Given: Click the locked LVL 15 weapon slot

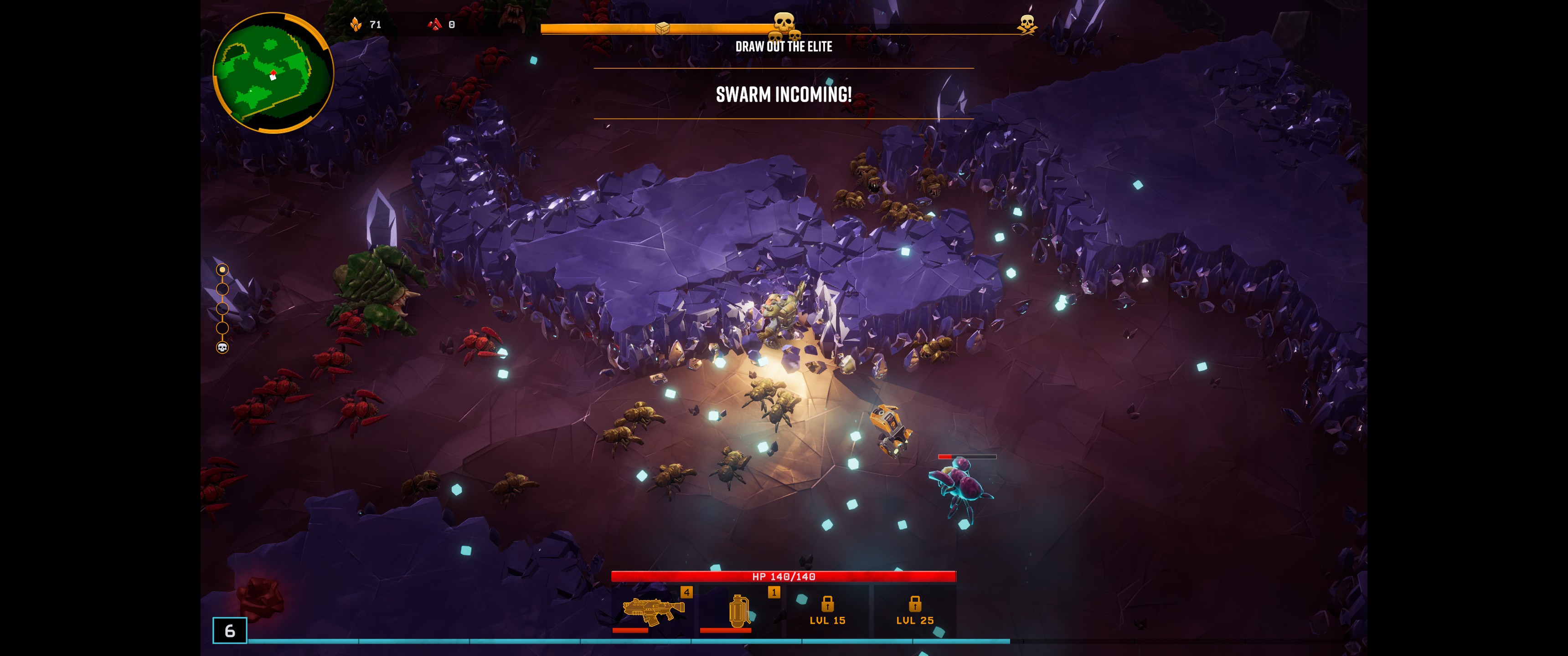Looking at the screenshot, I should point(827,610).
